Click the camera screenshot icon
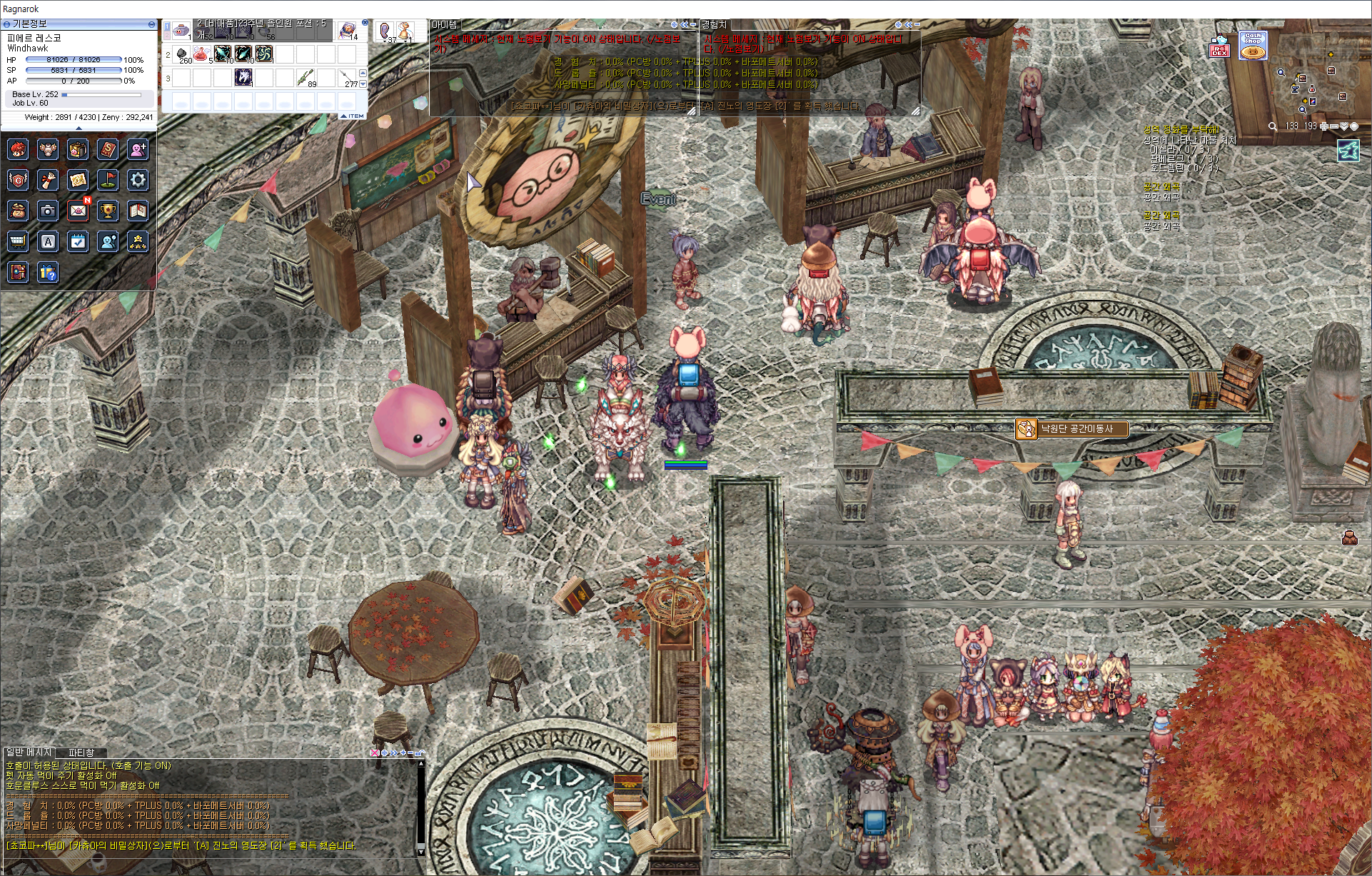 48,211
